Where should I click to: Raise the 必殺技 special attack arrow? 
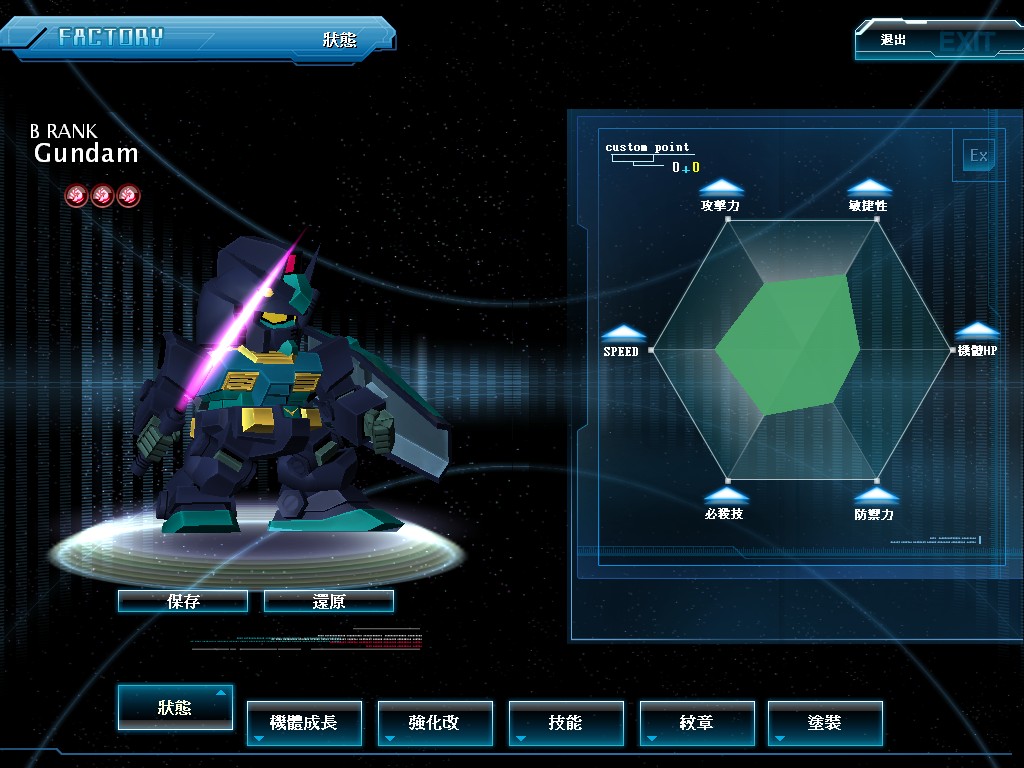(725, 495)
